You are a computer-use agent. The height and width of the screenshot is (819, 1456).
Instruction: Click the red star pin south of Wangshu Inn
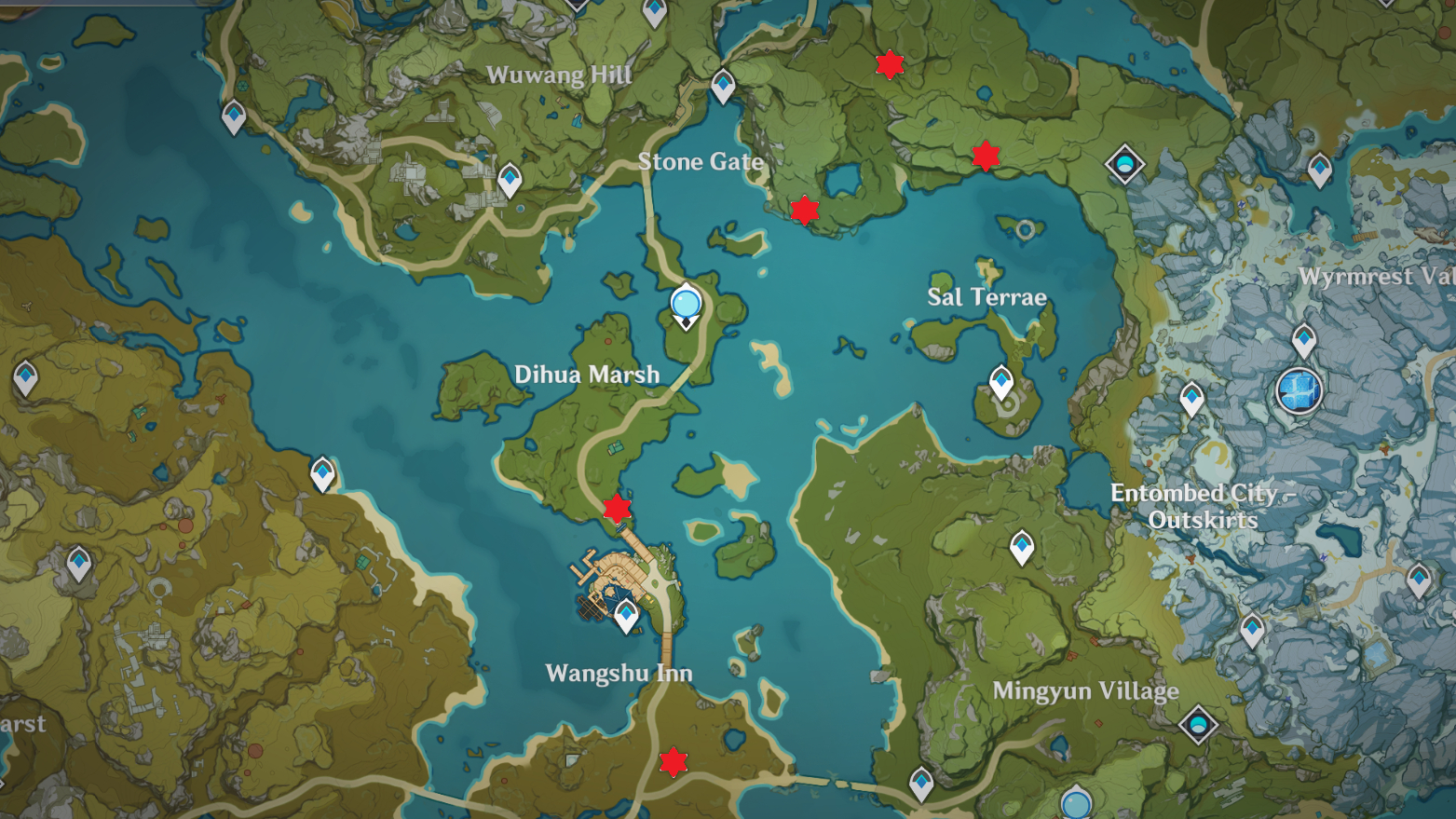pos(673,761)
